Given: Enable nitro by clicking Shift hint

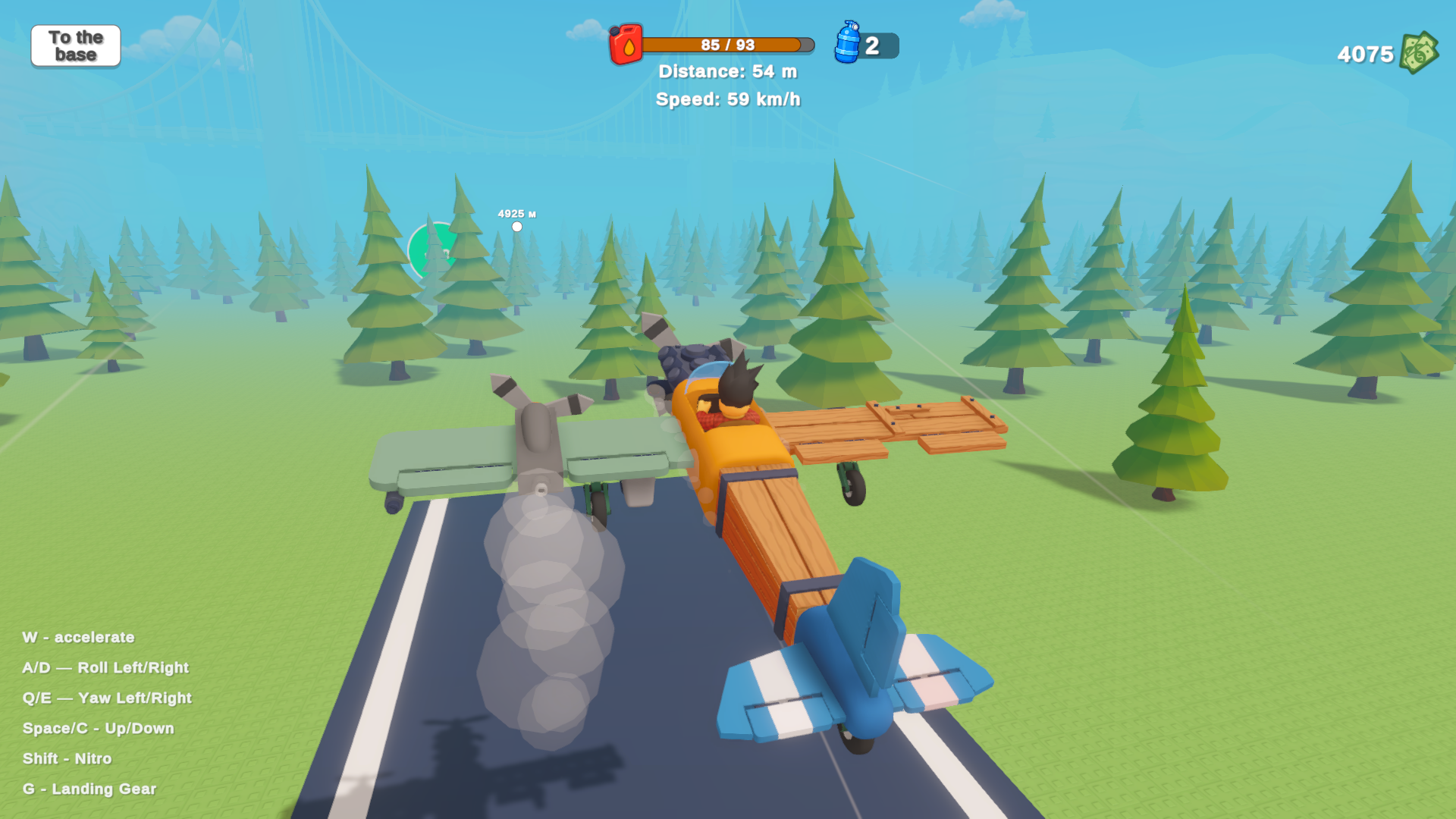Looking at the screenshot, I should (x=67, y=758).
